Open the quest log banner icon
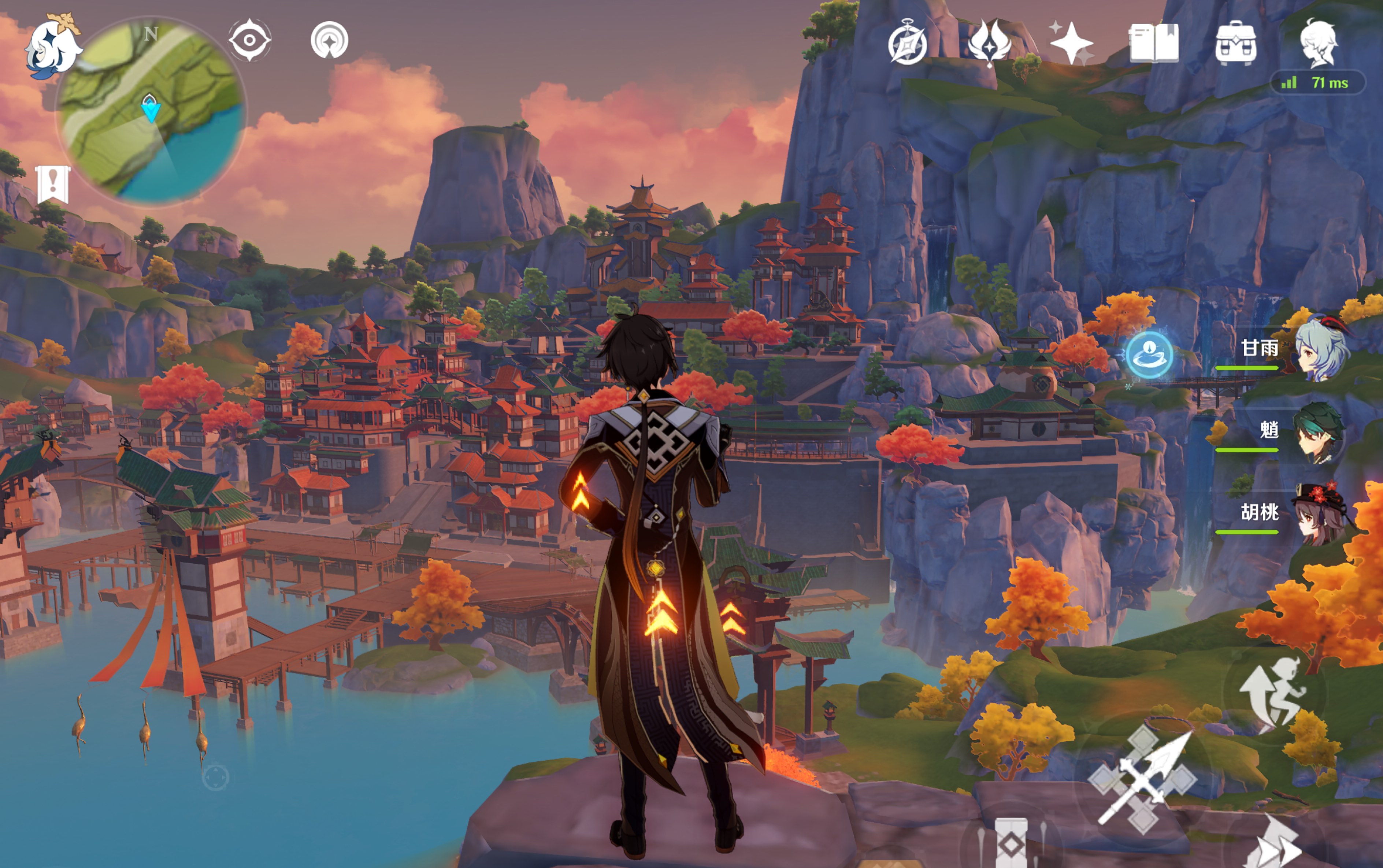The image size is (1383, 868). [53, 185]
